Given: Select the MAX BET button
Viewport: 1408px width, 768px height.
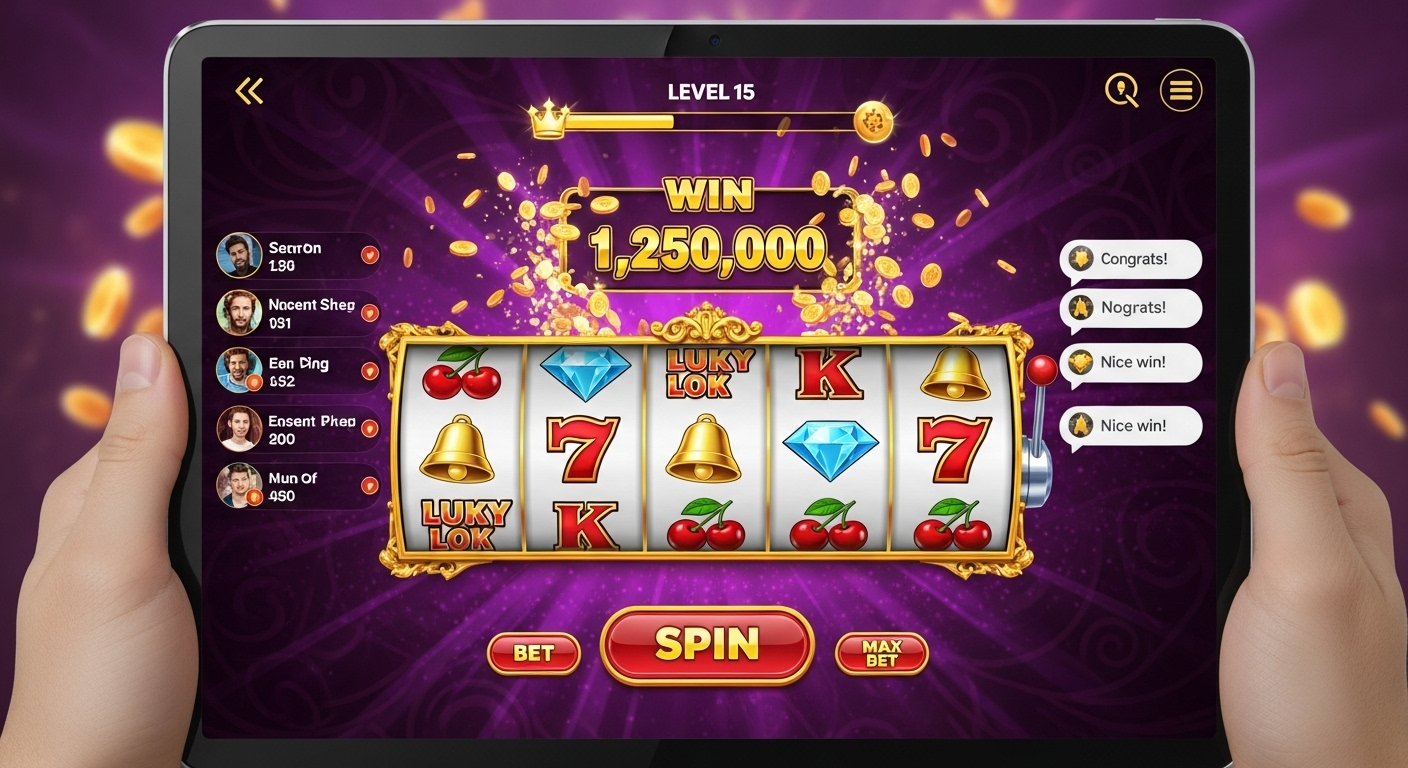Looking at the screenshot, I should 881,654.
